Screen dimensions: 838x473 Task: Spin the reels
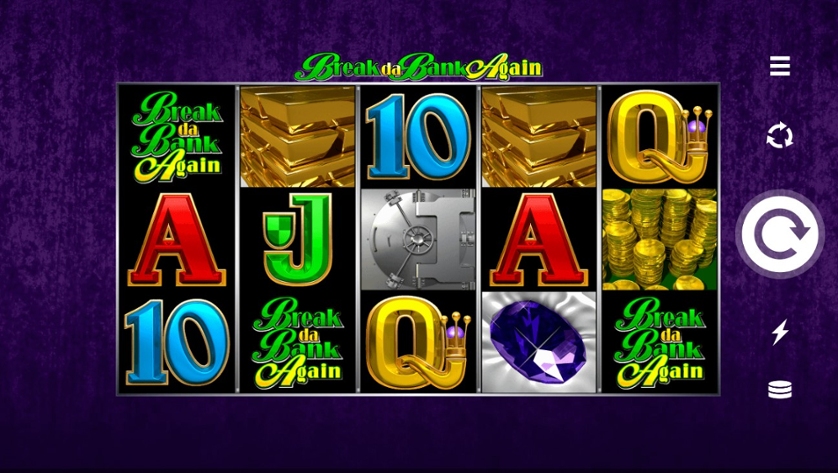click(x=780, y=234)
